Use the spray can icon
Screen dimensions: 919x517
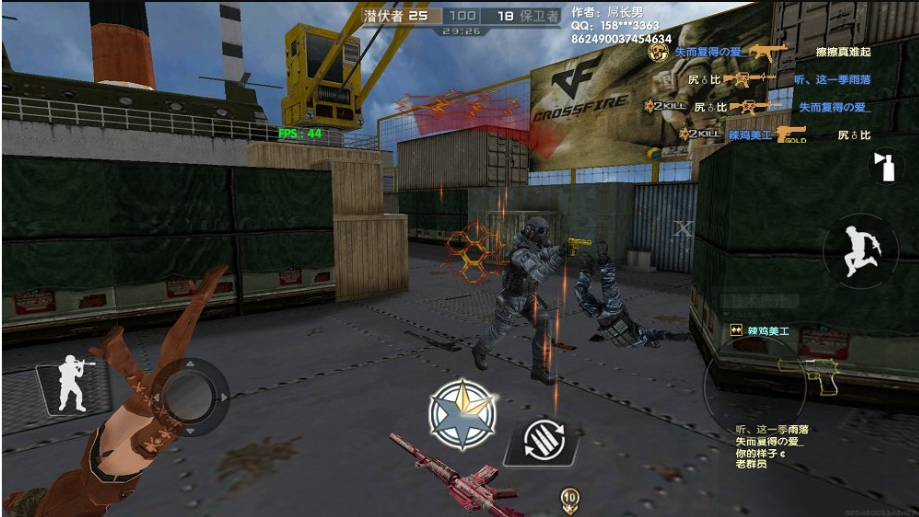click(883, 166)
